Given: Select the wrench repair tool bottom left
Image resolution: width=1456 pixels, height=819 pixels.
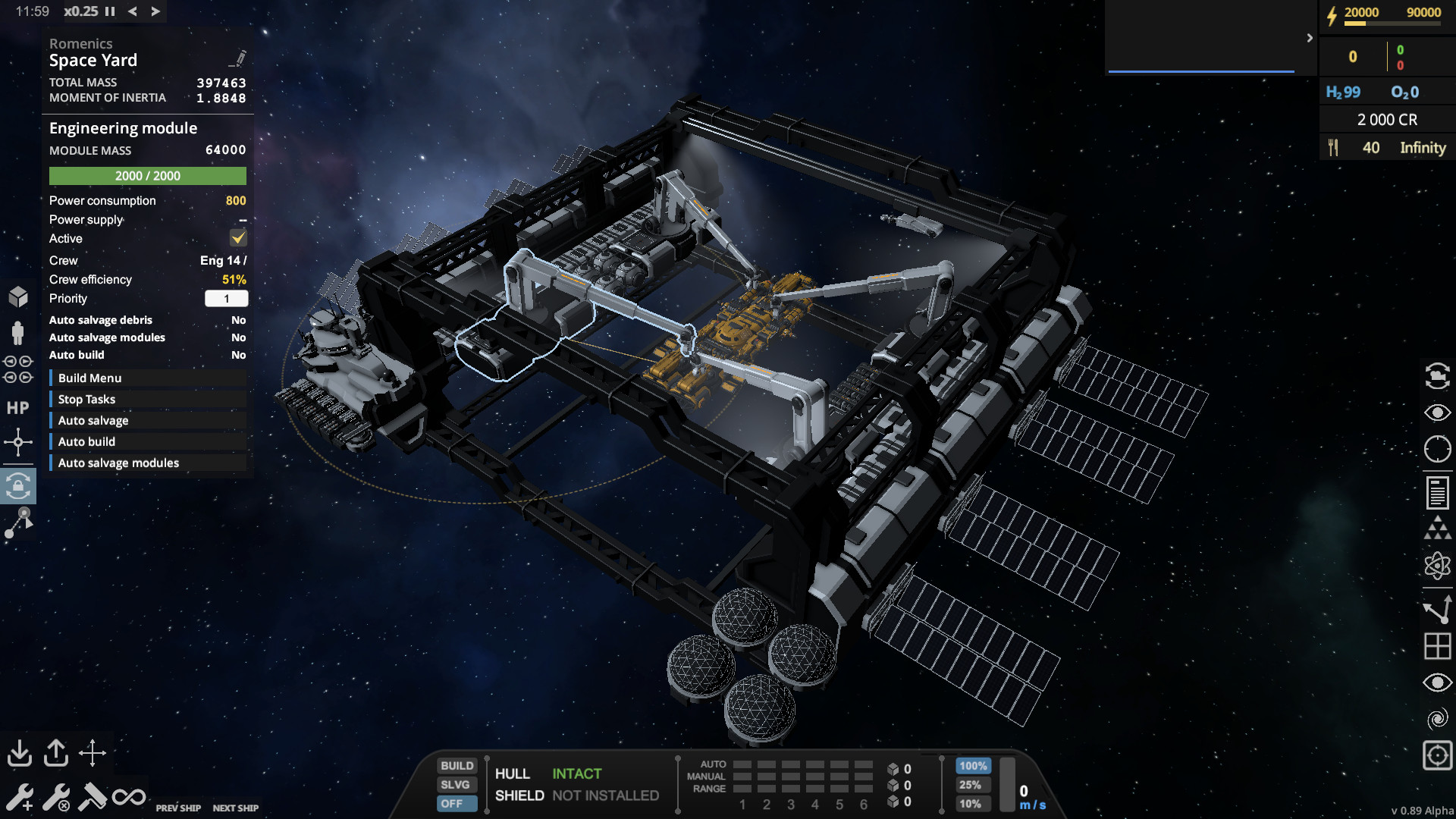Looking at the screenshot, I should coord(20,797).
